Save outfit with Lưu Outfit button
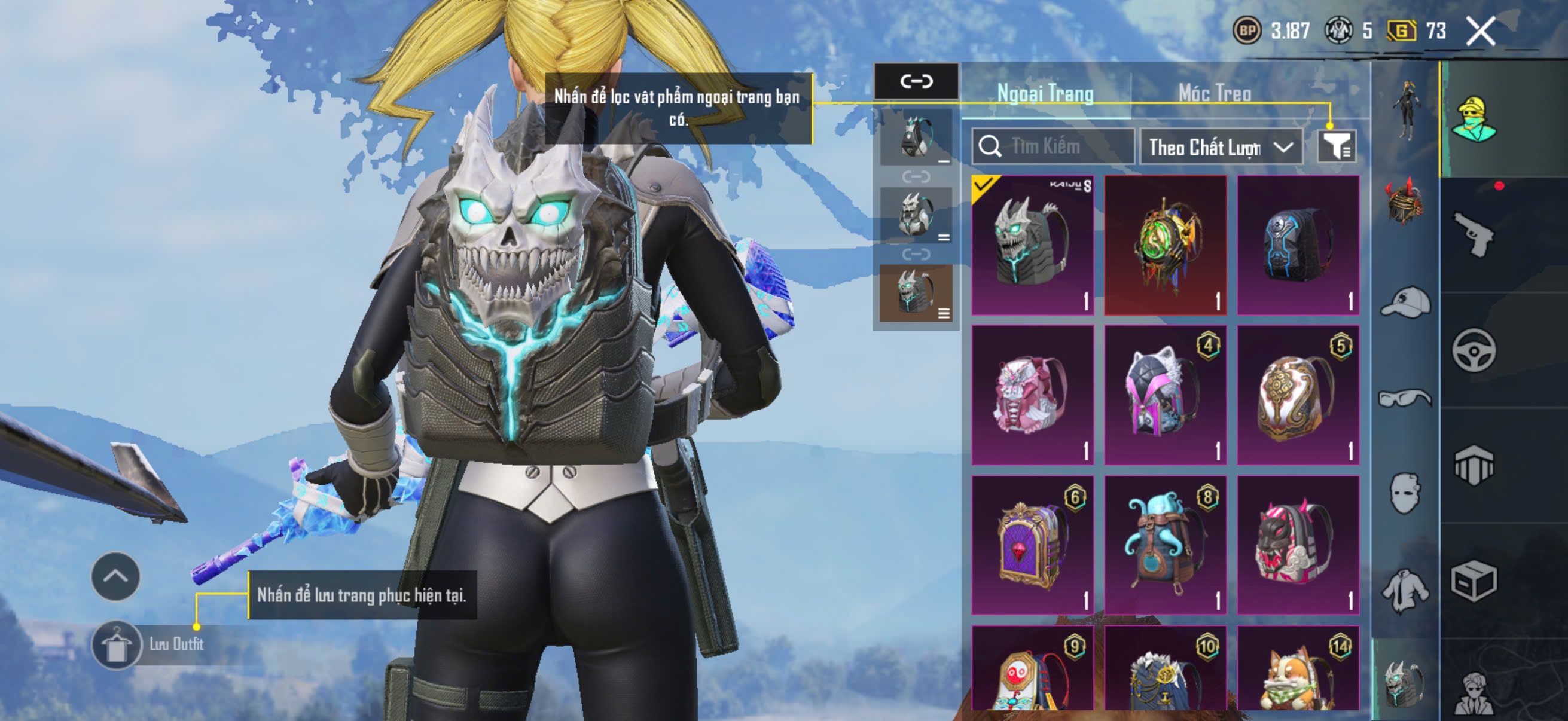1568x721 pixels. [149, 645]
